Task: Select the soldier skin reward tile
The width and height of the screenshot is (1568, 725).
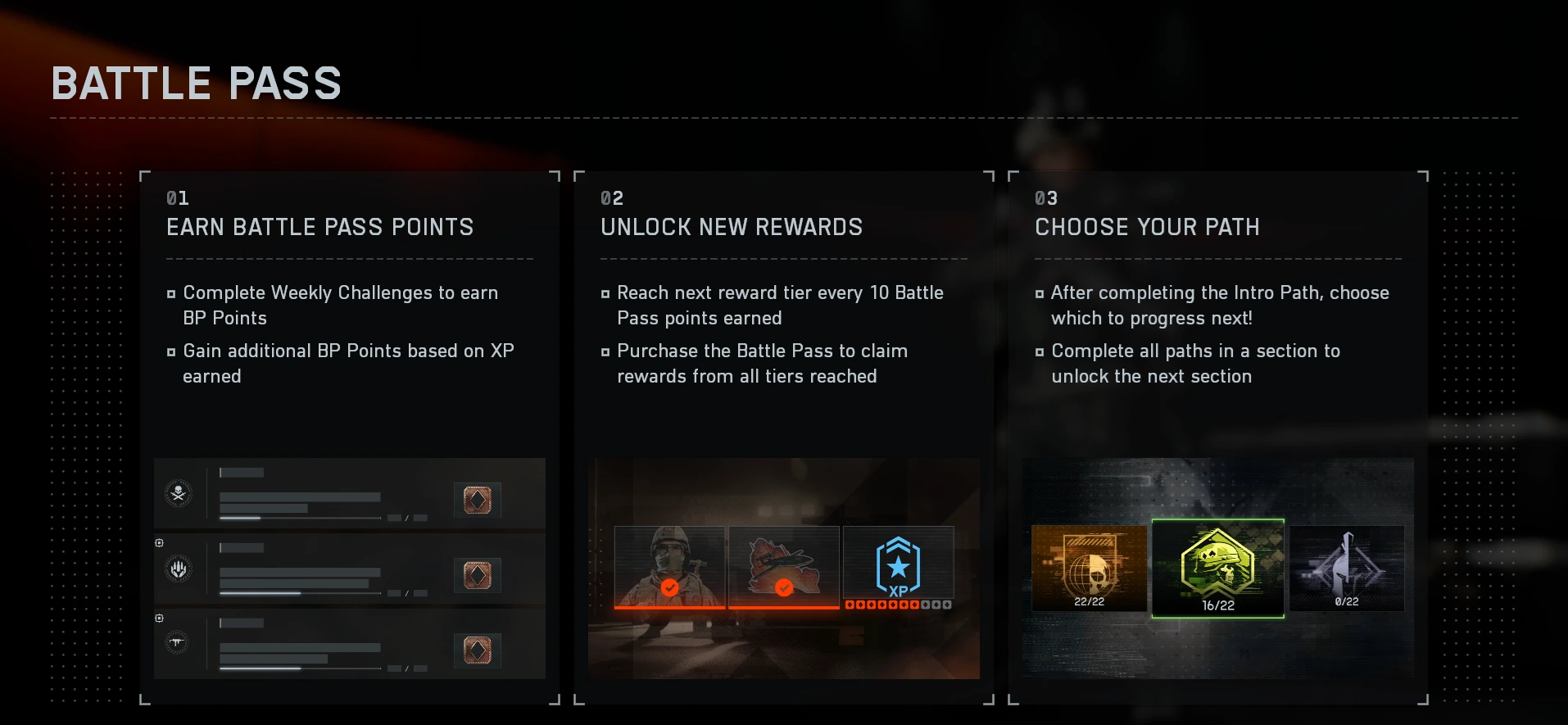Action: point(669,567)
